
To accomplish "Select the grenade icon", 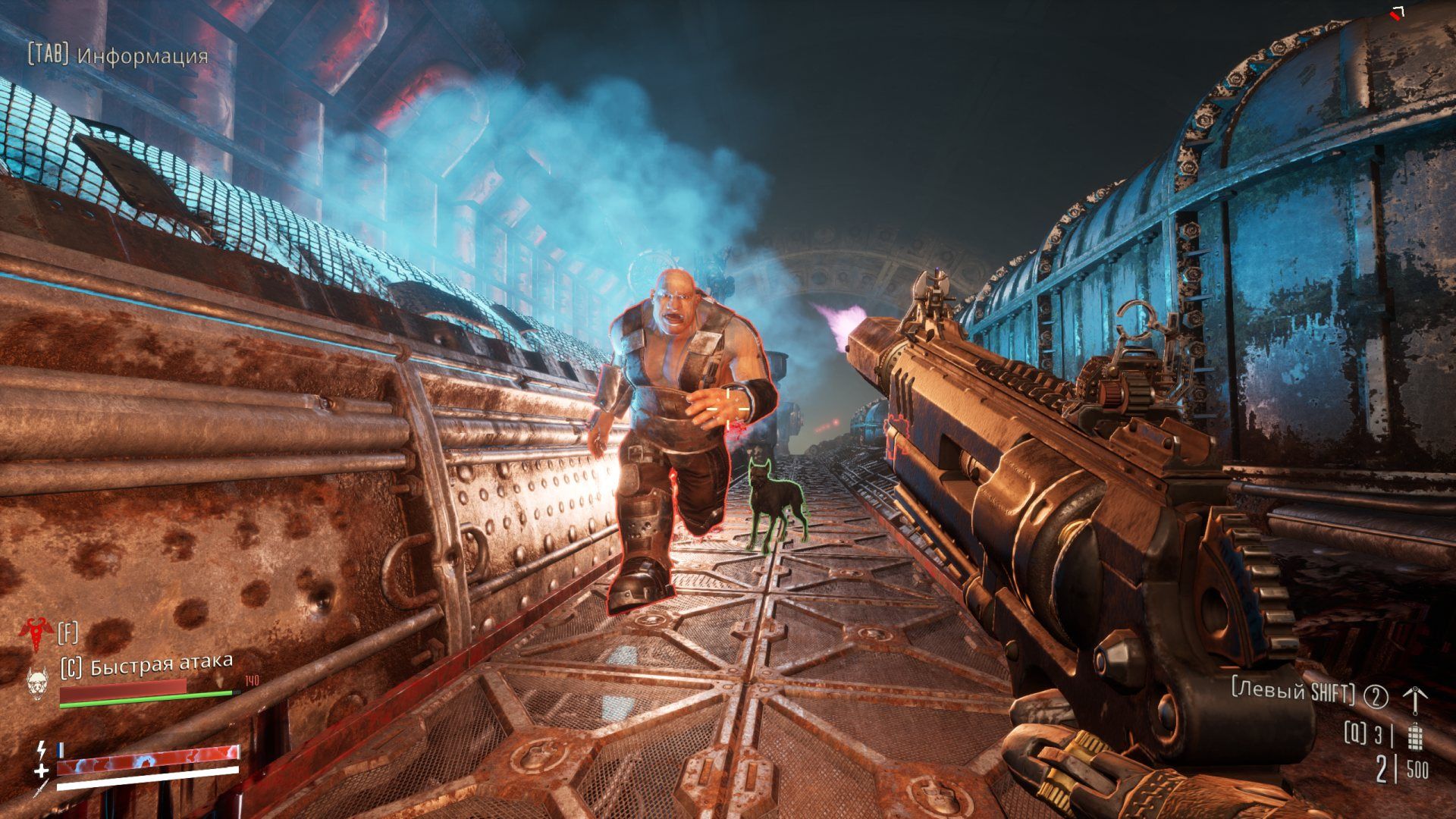I will 1413,735.
